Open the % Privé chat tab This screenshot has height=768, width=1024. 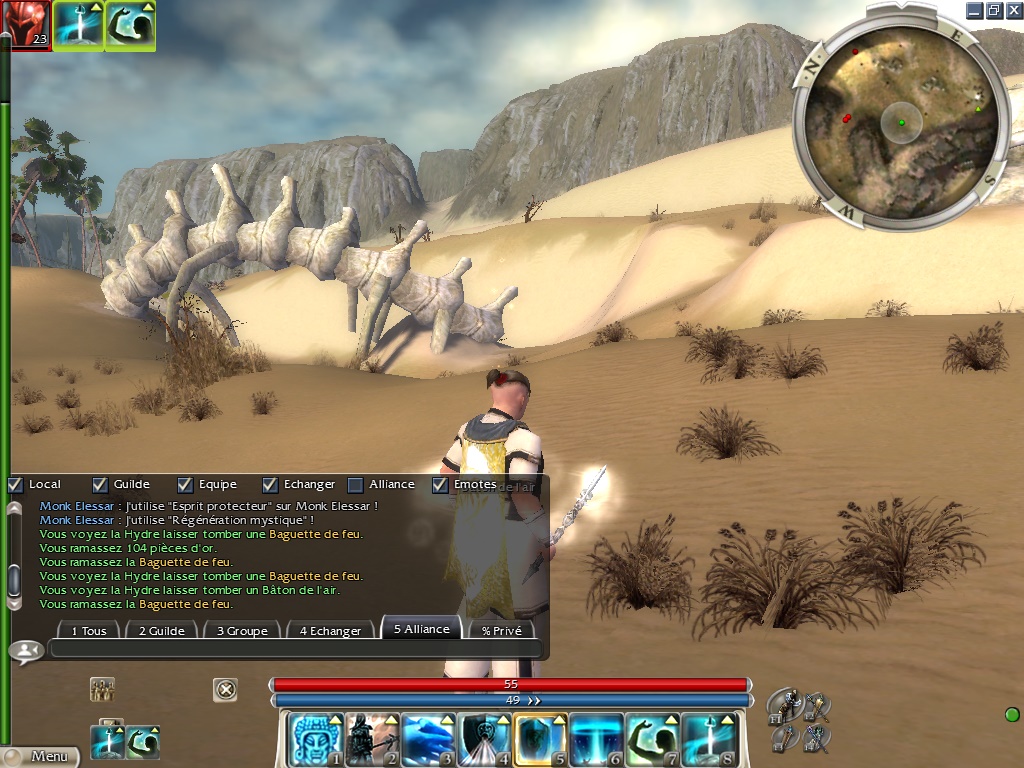pos(501,631)
